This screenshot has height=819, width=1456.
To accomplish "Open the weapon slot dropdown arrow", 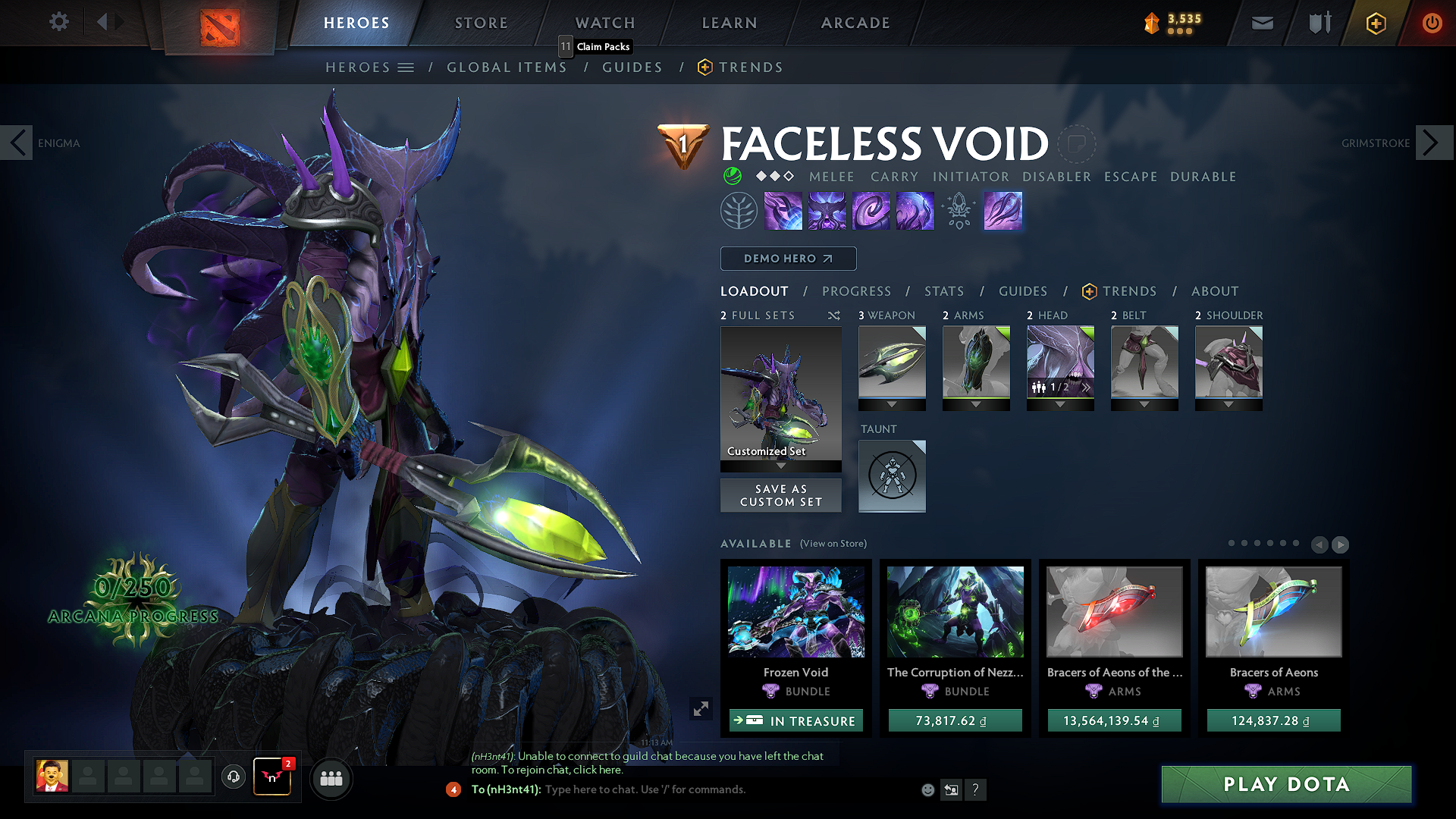I will (x=892, y=405).
